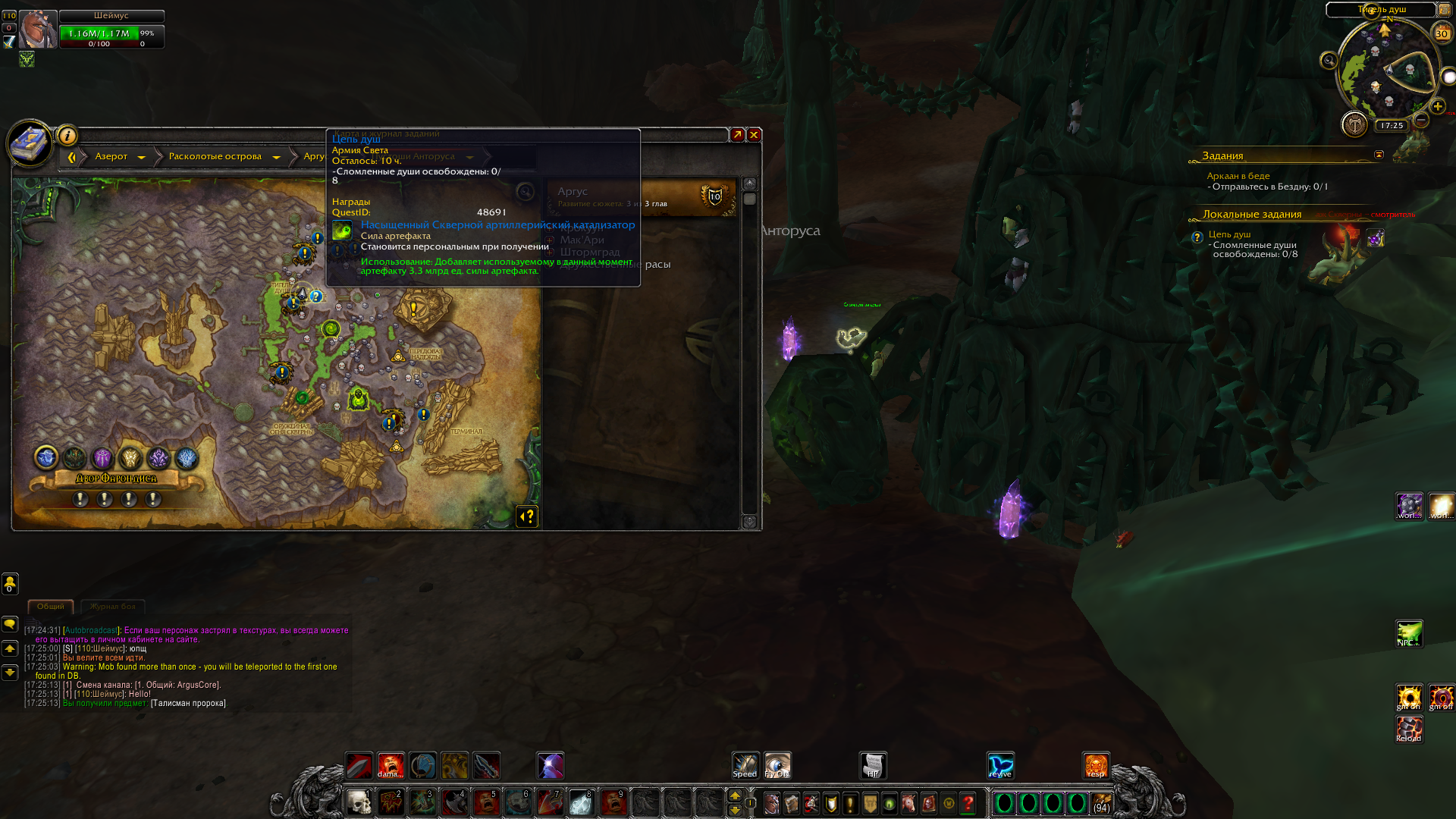Maximize the world map window
This screenshot has width=1456, height=819.
[737, 135]
